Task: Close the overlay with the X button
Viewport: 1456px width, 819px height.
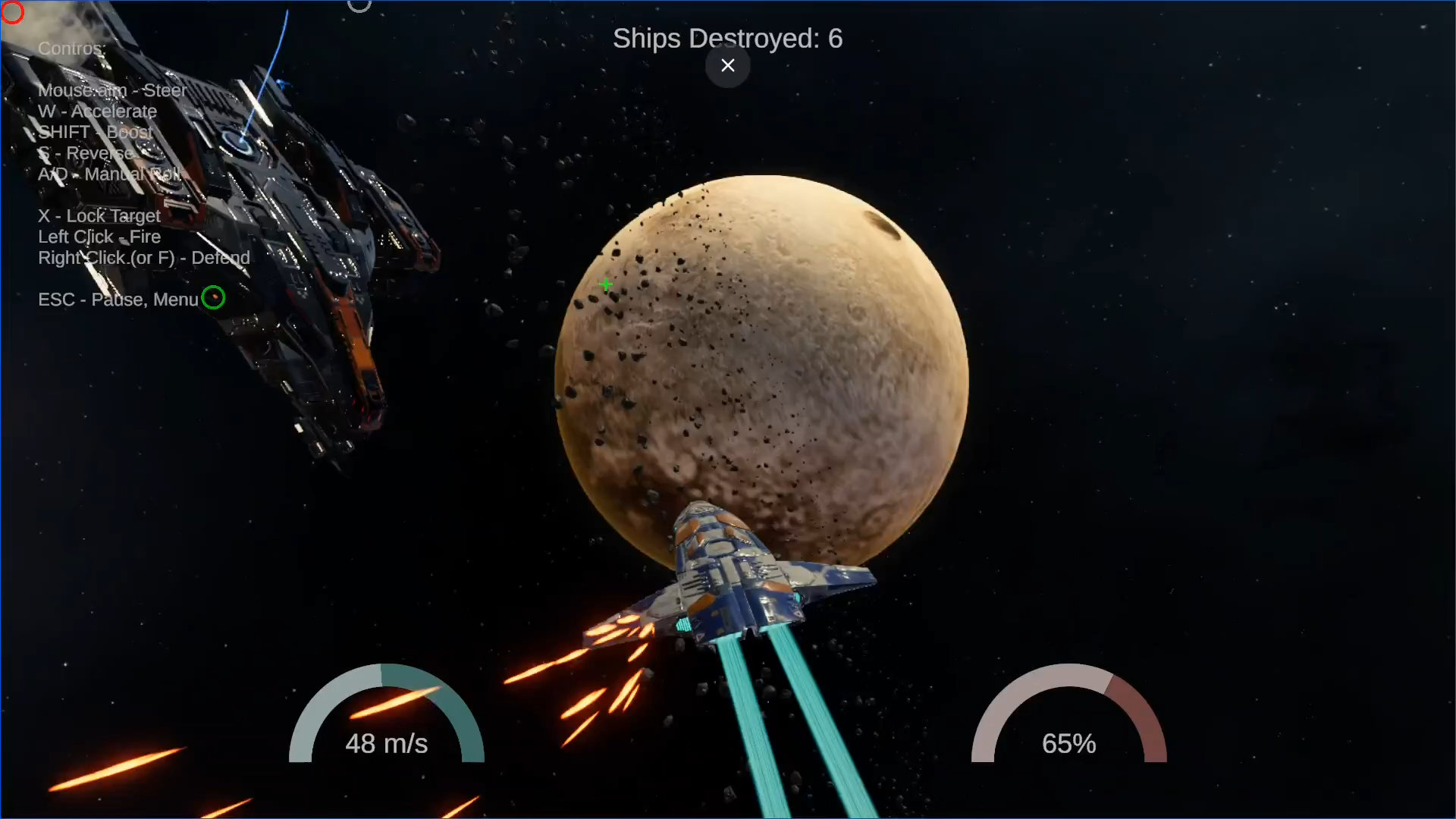Action: pyautogui.click(x=727, y=66)
